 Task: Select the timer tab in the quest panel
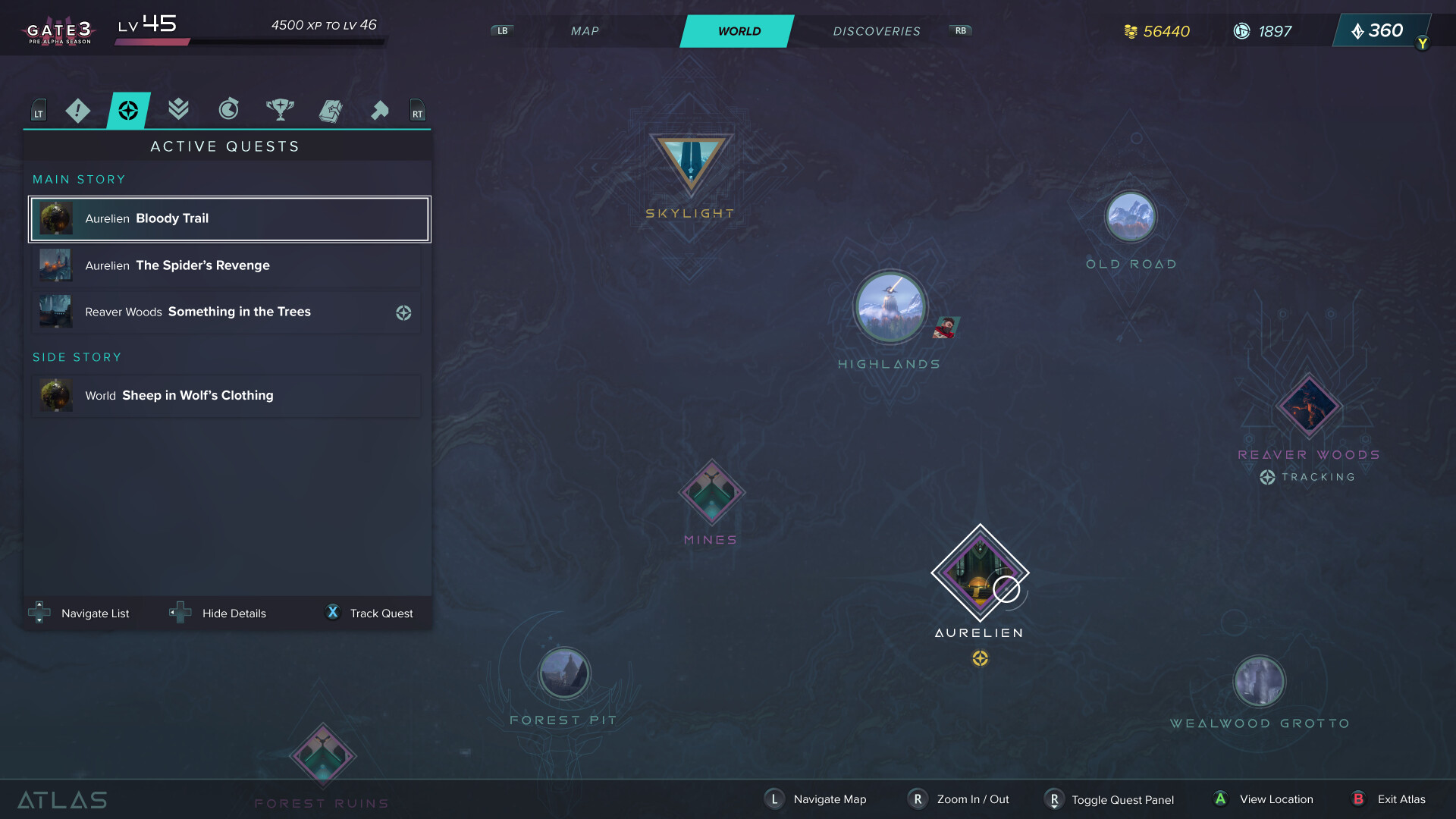click(x=228, y=110)
